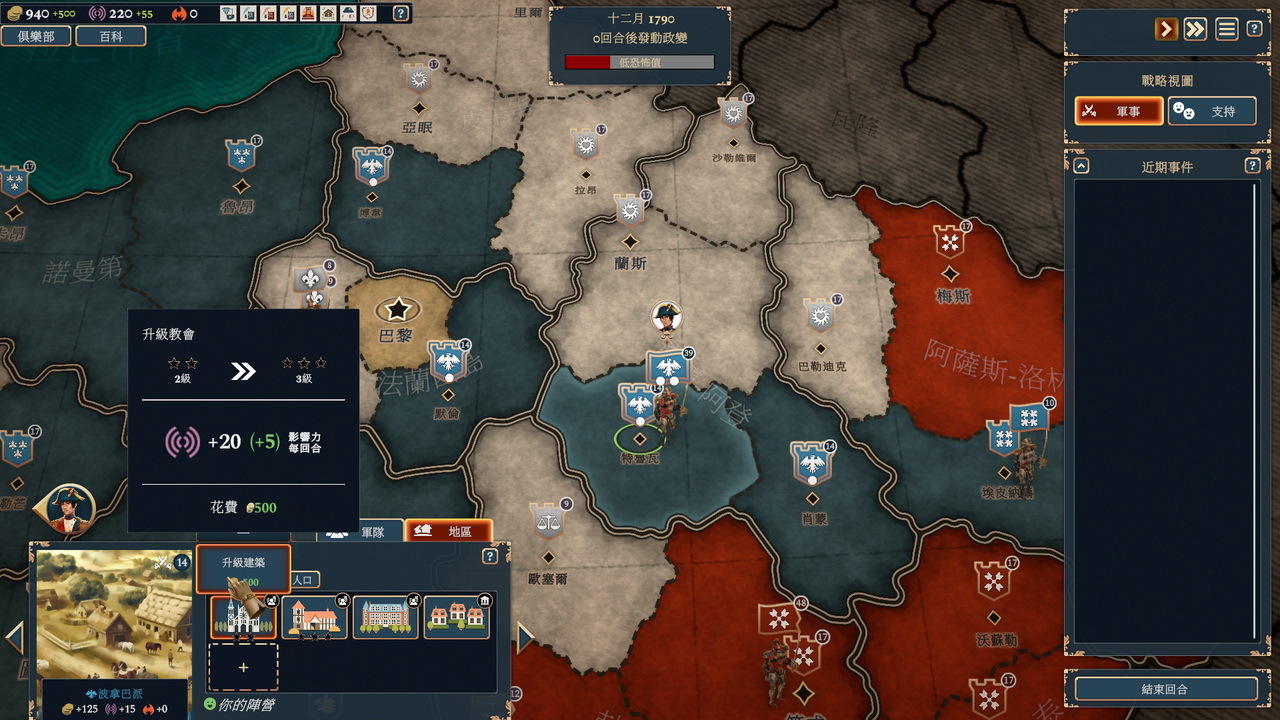
Task: Click the single-arrow normal speed button
Action: (1166, 29)
